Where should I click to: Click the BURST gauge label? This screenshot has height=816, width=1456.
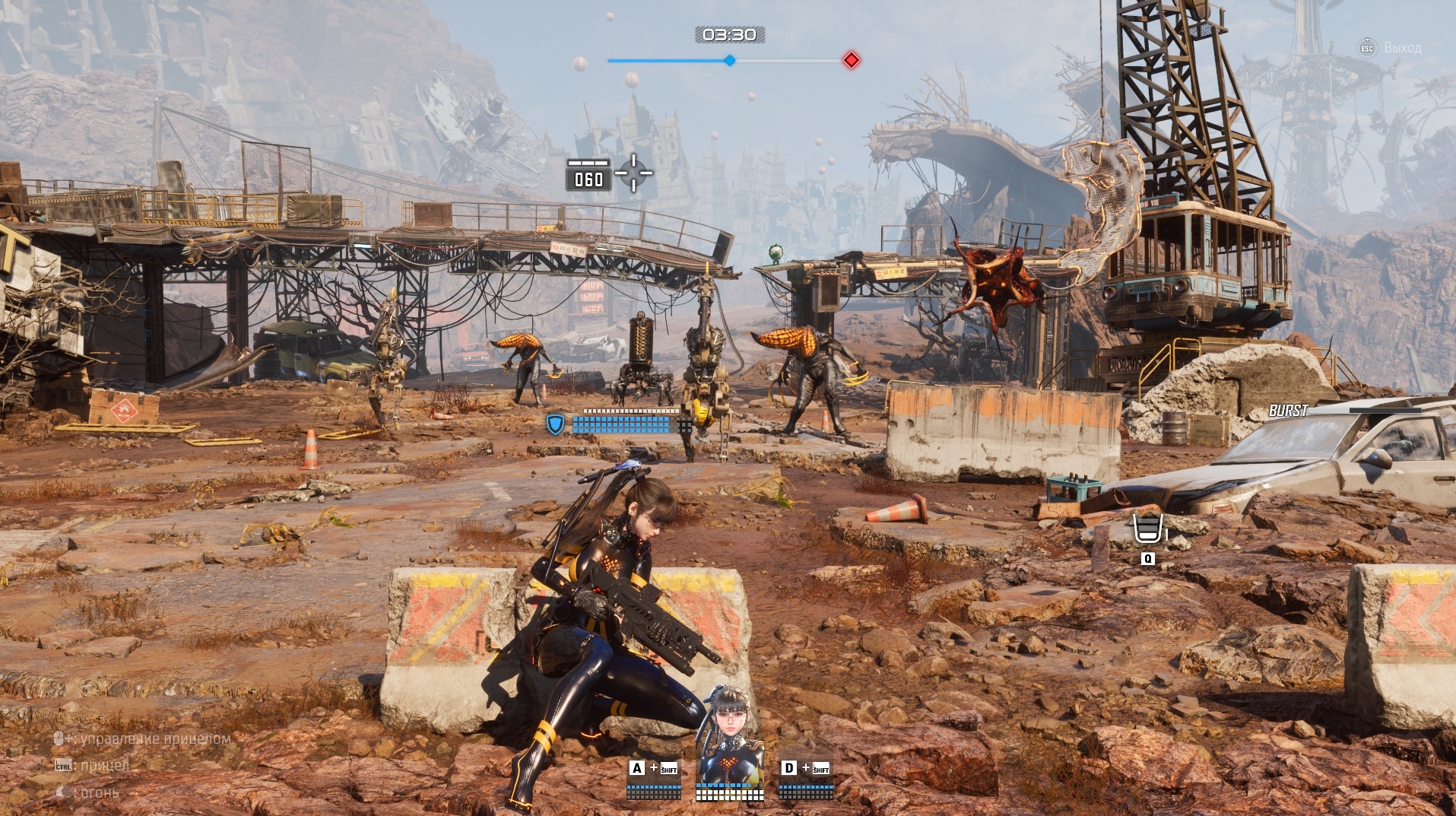(x=1288, y=411)
